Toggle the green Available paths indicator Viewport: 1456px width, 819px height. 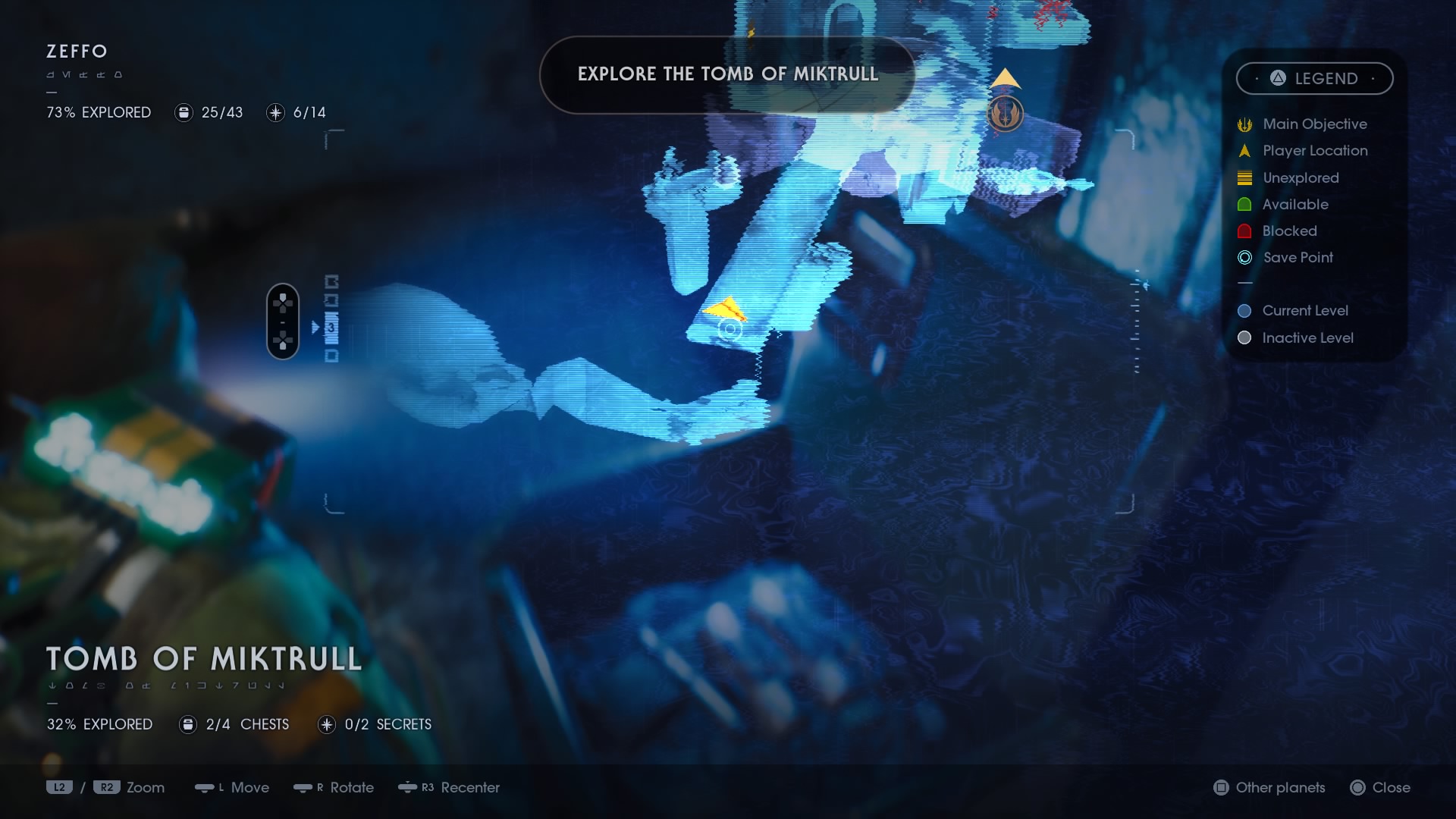tap(1244, 204)
